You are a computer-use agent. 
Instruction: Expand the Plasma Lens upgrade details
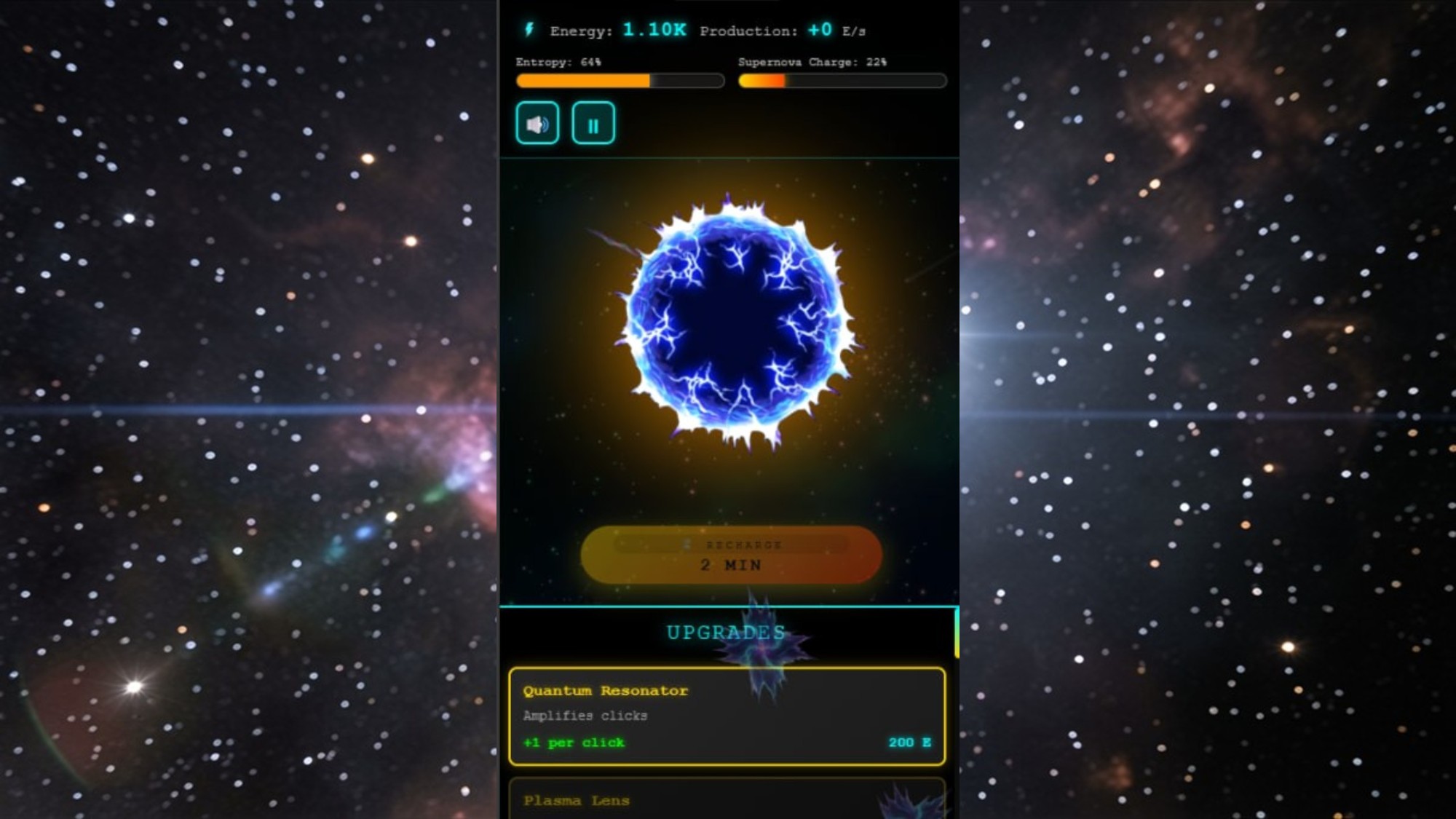[727, 800]
